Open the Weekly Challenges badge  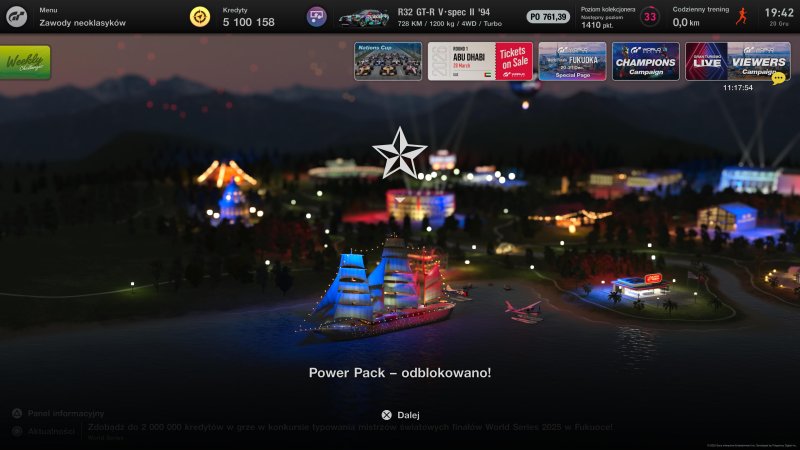(26, 62)
